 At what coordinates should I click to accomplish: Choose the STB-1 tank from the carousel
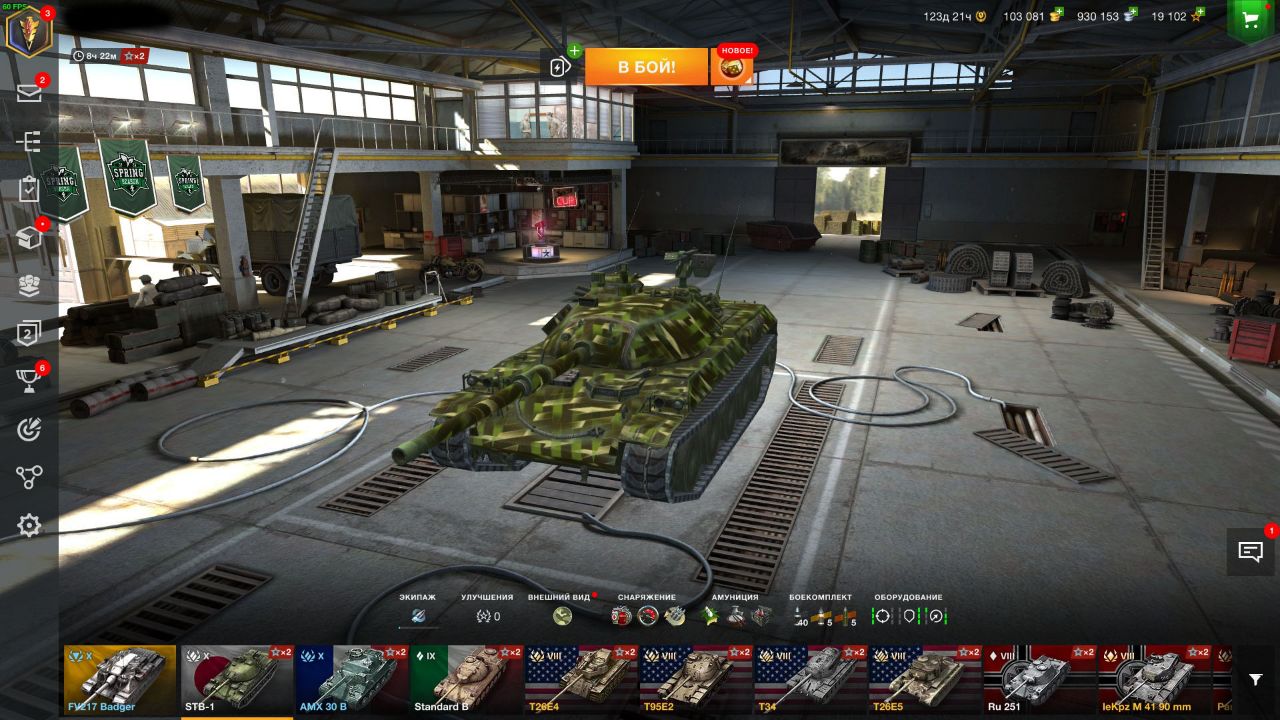coord(236,679)
